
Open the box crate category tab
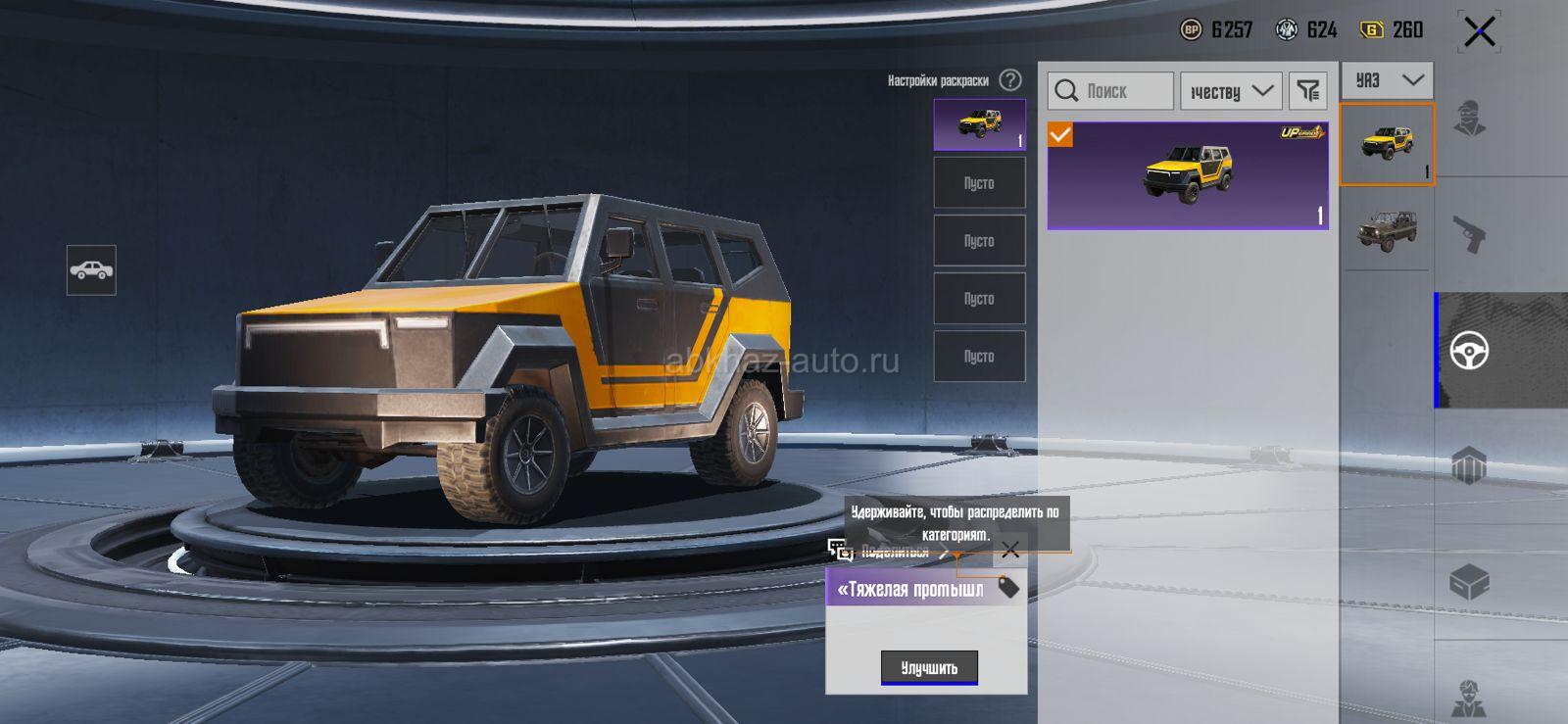pos(1469,583)
